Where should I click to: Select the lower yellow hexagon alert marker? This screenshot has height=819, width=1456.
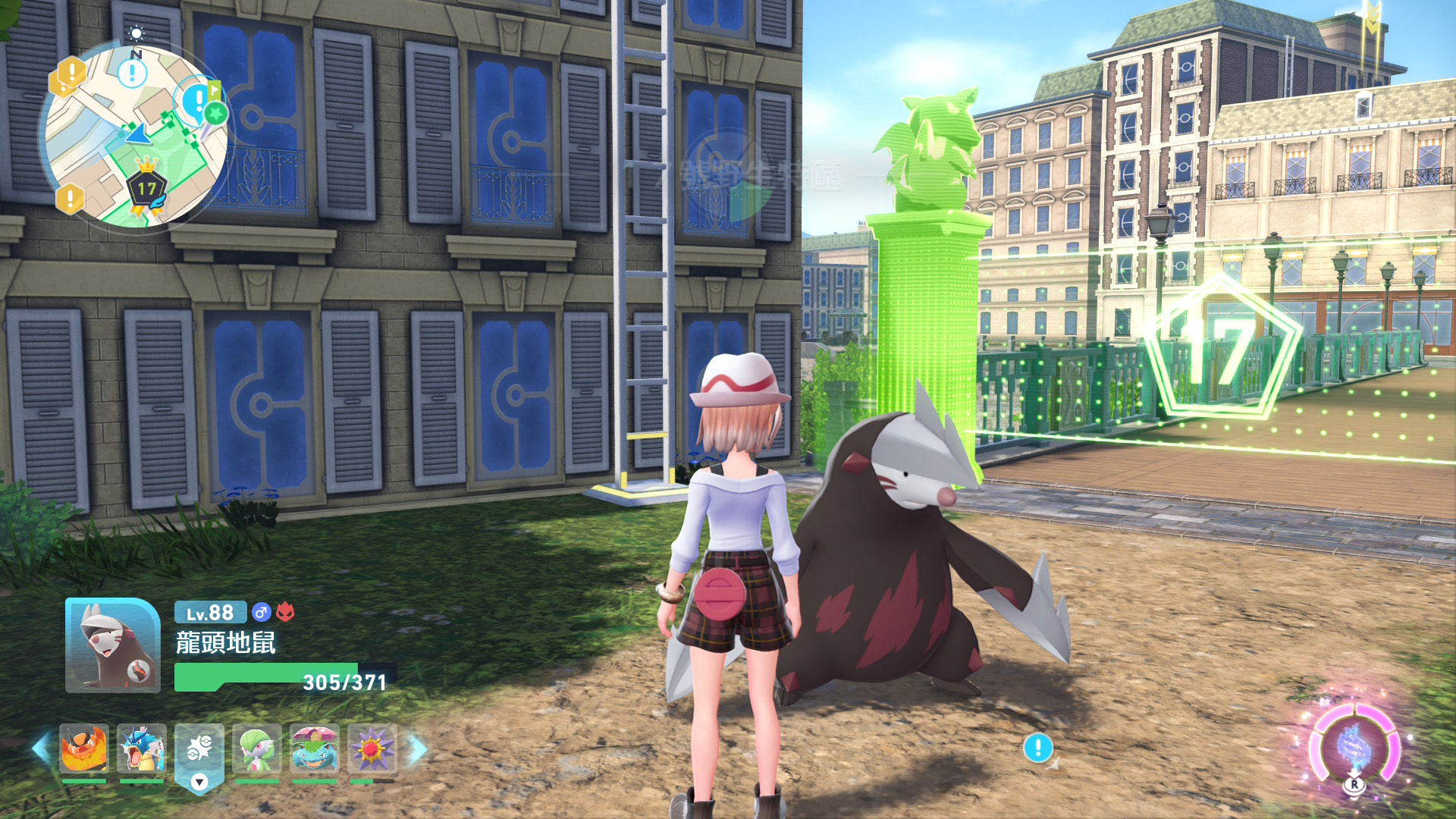click(70, 199)
